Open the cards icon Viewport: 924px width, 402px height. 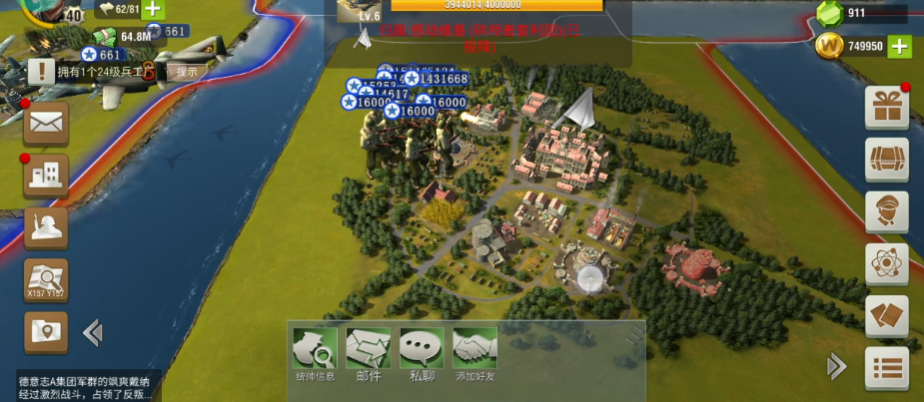click(886, 316)
